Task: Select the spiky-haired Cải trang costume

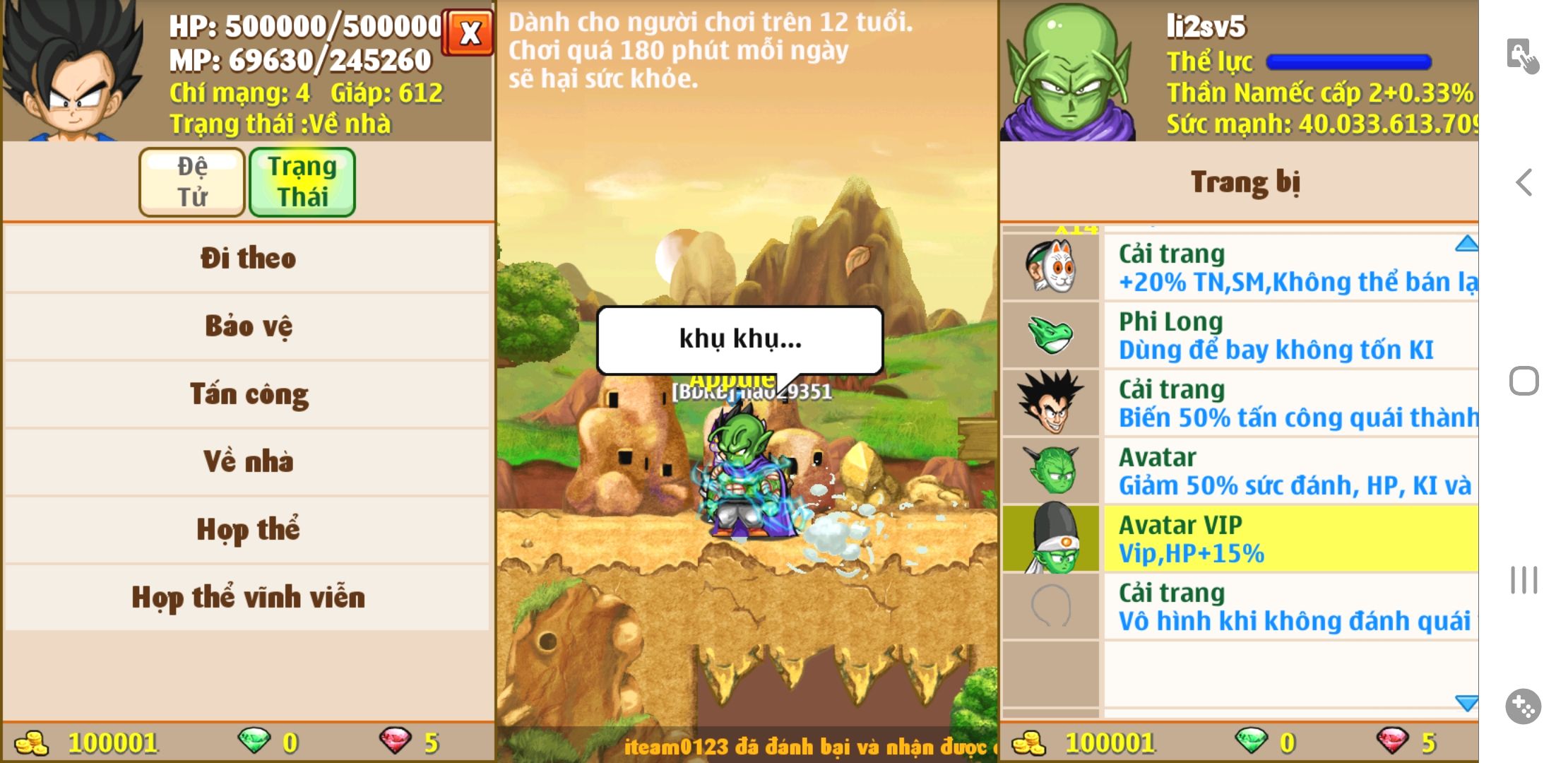Action: point(1240,403)
